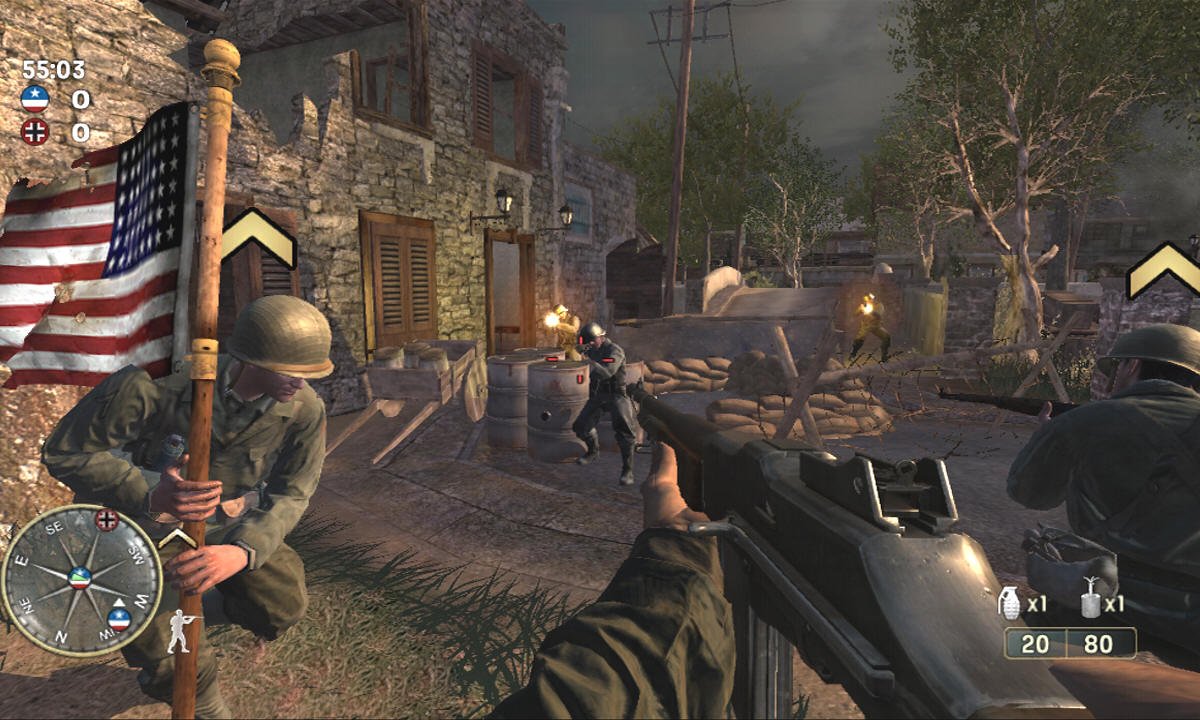Image resolution: width=1200 pixels, height=720 pixels.
Task: Click the compass minimap
Action: (x=80, y=579)
